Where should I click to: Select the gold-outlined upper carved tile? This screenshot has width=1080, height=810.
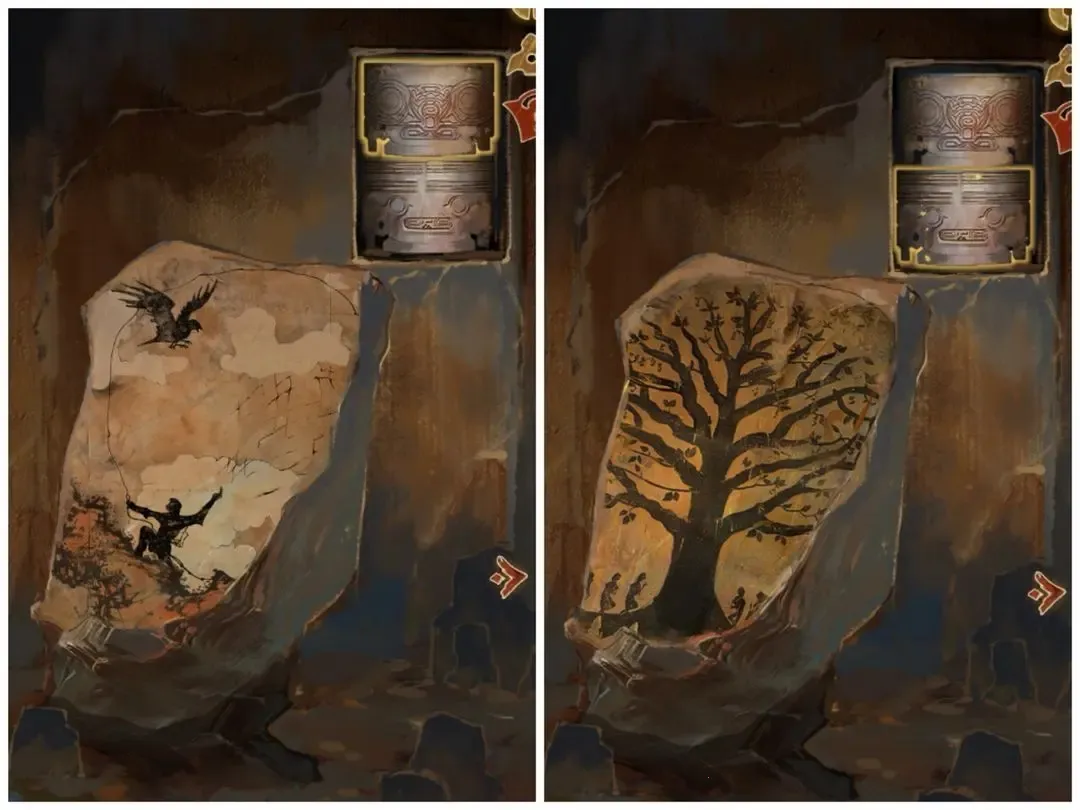428,108
